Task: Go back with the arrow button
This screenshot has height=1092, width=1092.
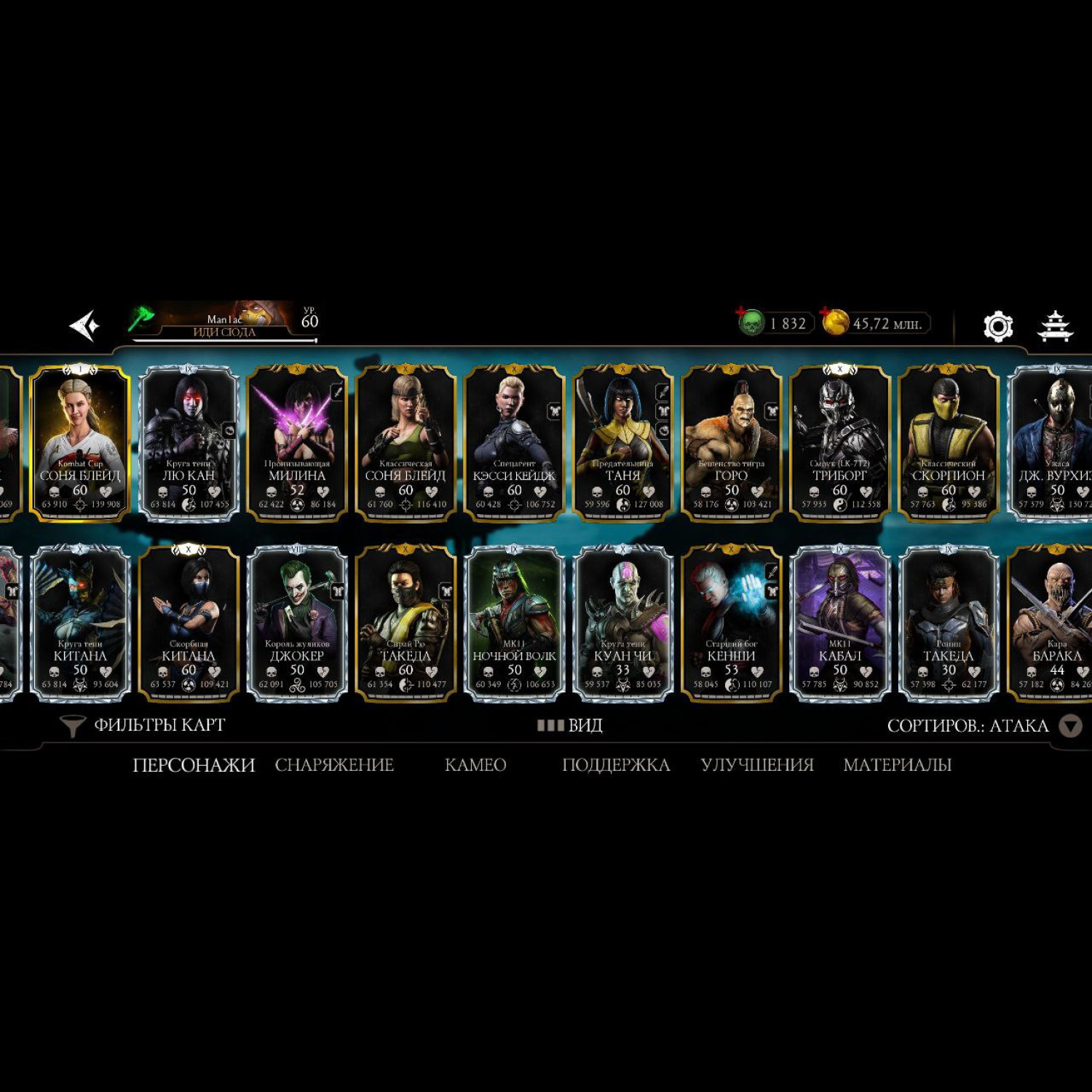Action: pos(84,325)
